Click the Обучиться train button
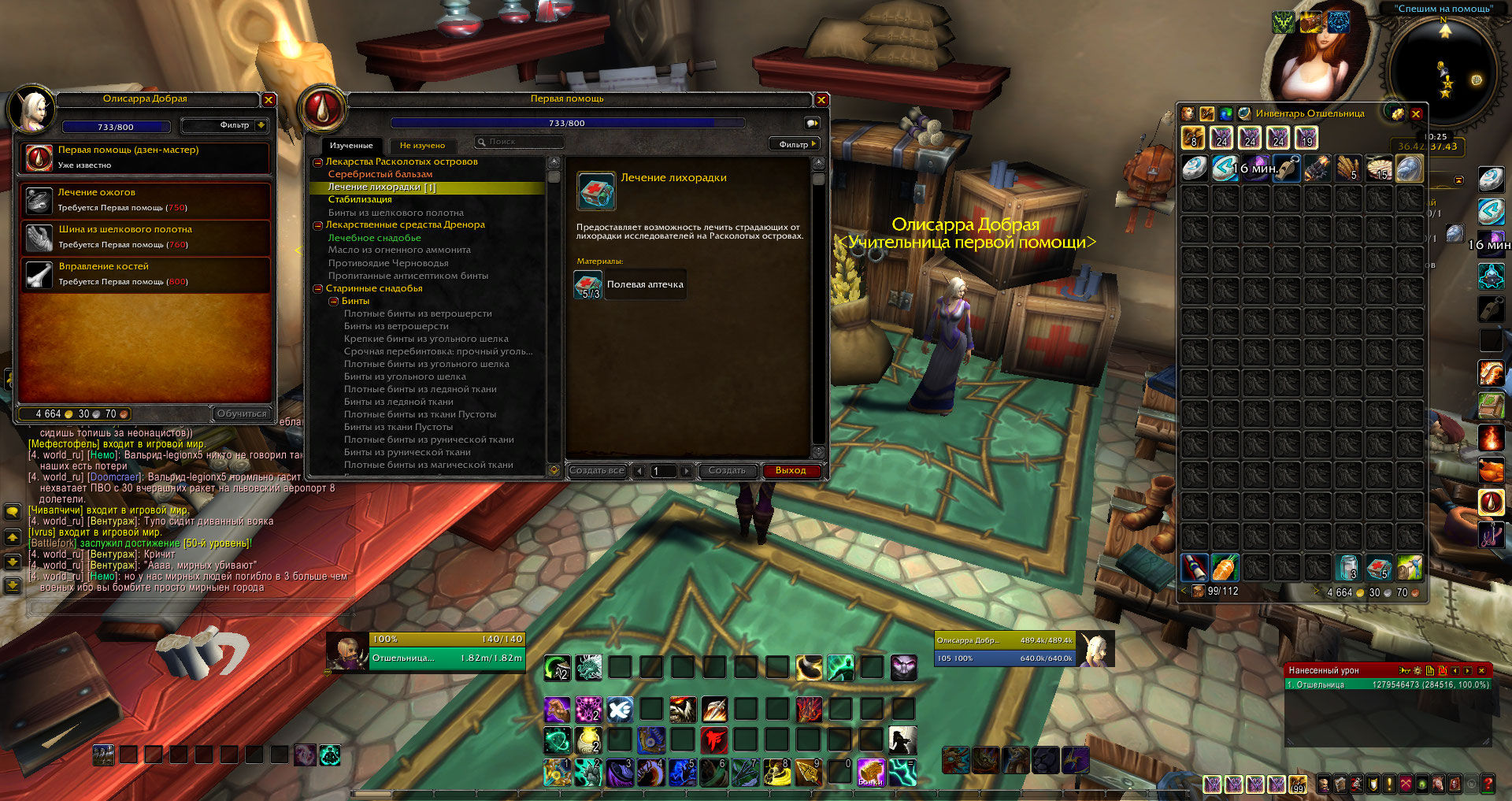The width and height of the screenshot is (1512, 801). pyautogui.click(x=243, y=413)
